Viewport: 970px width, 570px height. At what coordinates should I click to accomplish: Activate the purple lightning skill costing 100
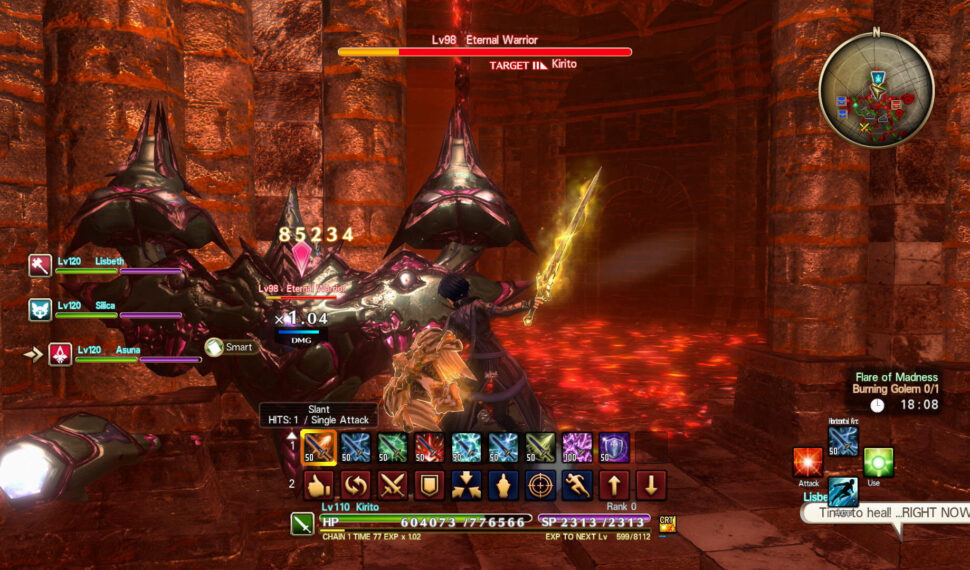577,447
